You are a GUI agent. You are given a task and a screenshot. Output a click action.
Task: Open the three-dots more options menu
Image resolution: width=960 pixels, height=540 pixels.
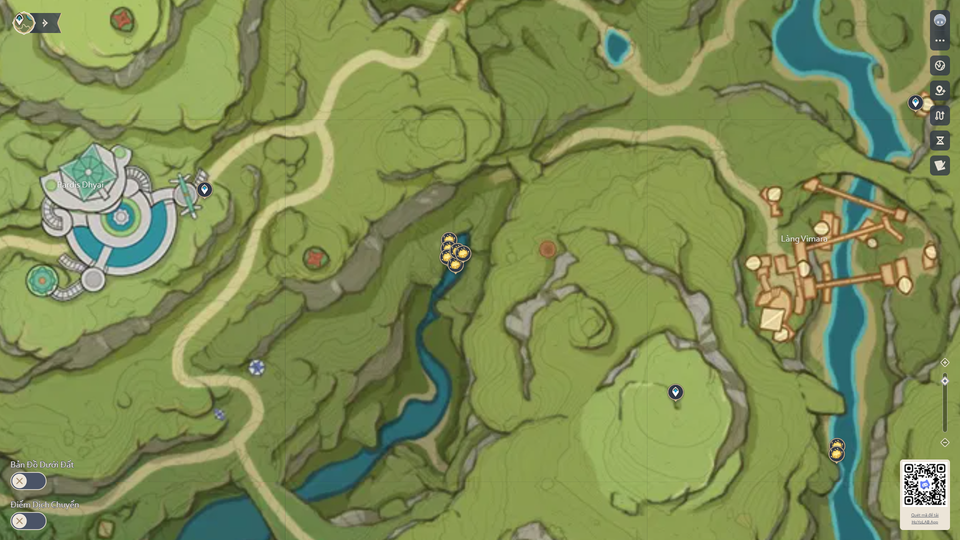tap(940, 41)
